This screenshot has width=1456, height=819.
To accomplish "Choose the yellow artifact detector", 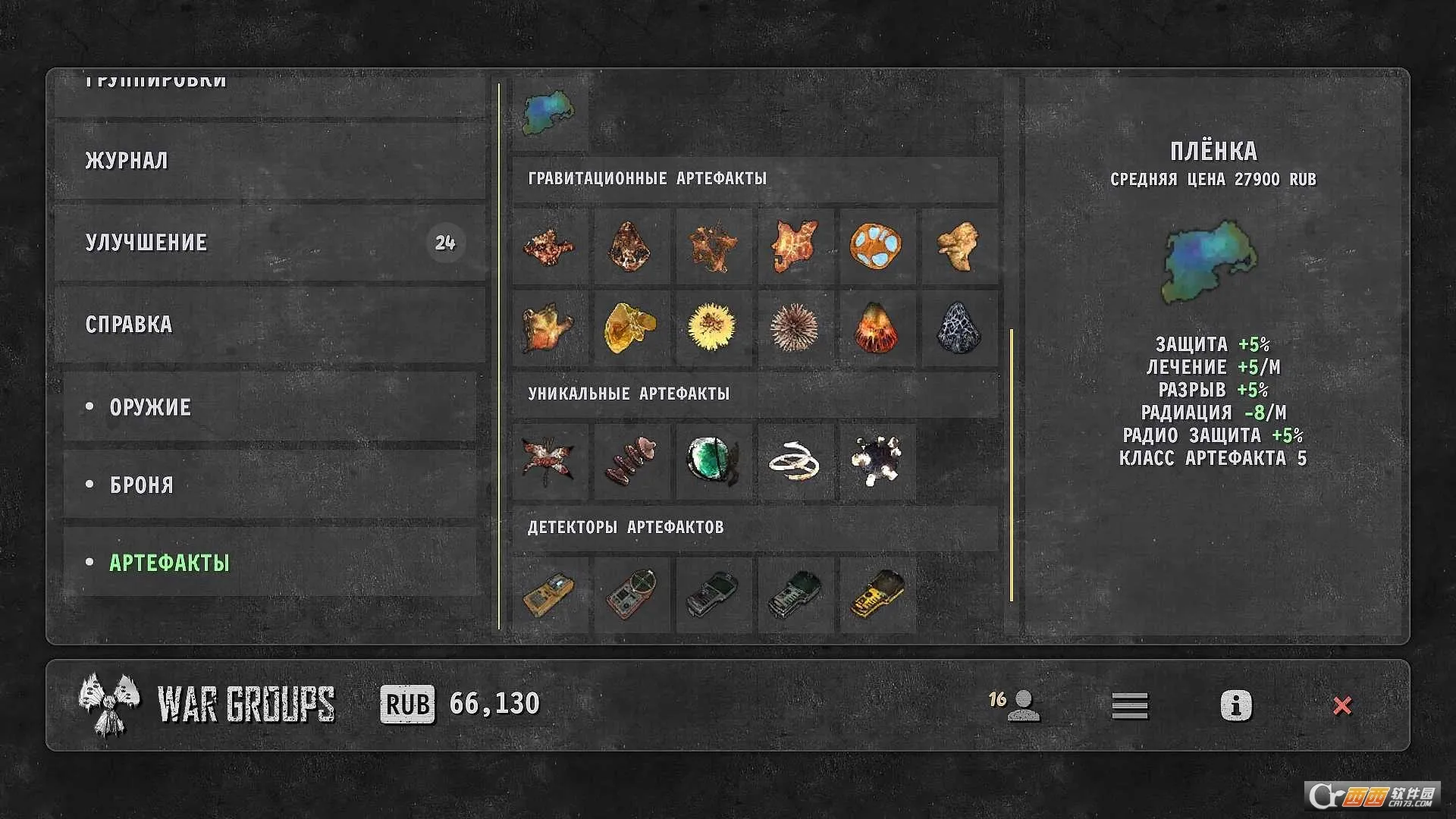I will pyautogui.click(x=876, y=595).
